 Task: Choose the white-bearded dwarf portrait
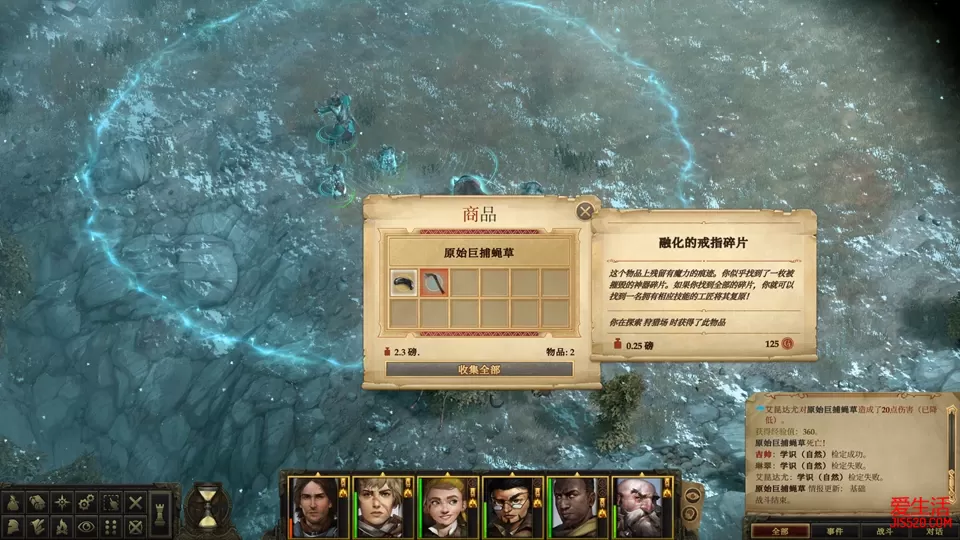(x=641, y=507)
